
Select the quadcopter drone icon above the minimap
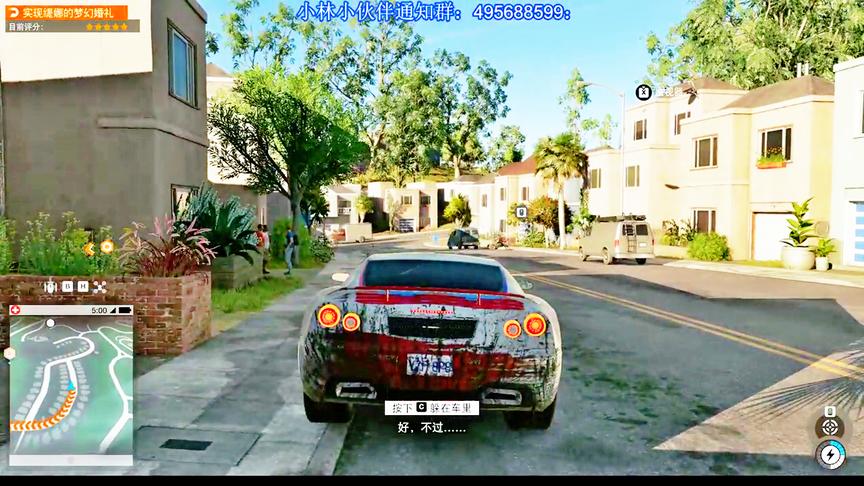coord(100,287)
